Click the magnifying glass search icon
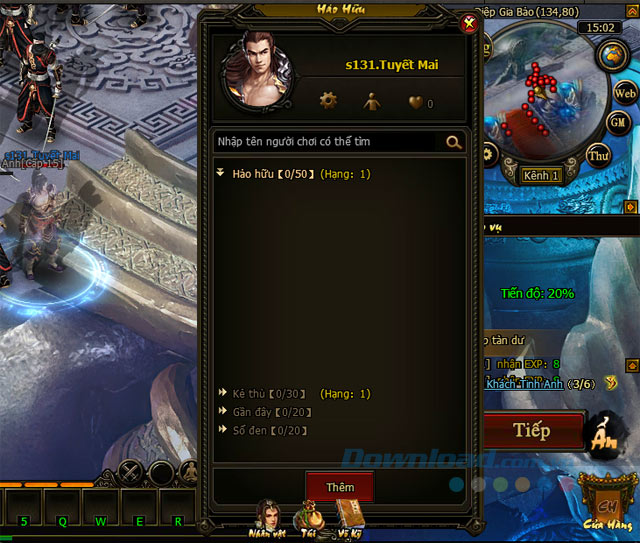640x543 pixels. point(454,142)
